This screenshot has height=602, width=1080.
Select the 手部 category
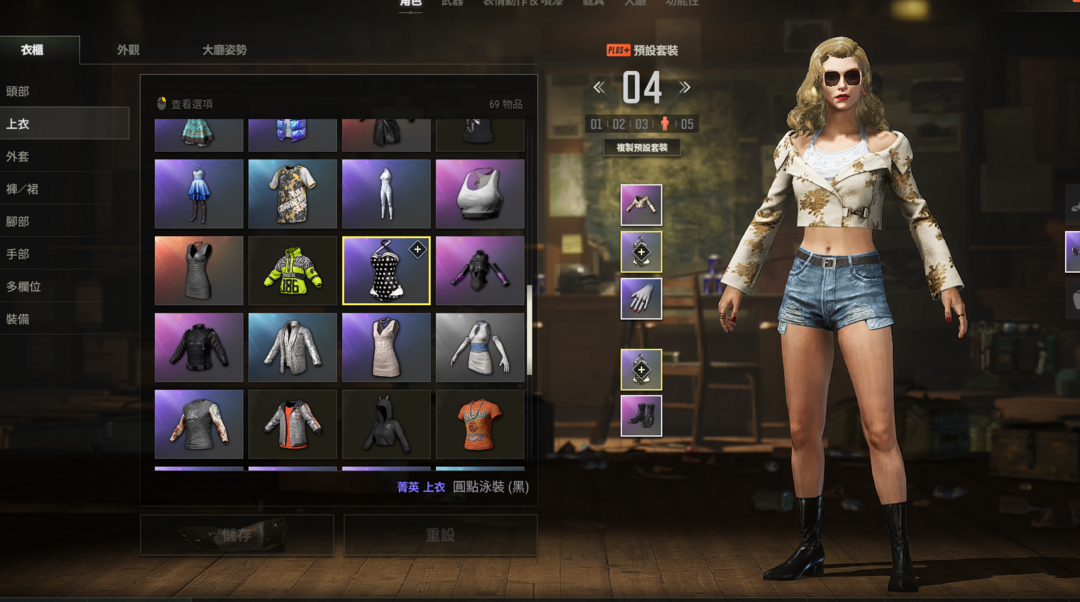point(18,254)
